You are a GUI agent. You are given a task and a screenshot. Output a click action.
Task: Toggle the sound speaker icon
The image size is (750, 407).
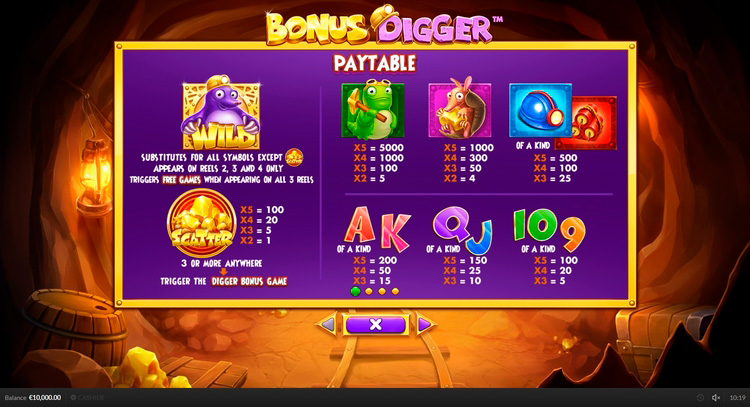(x=716, y=397)
